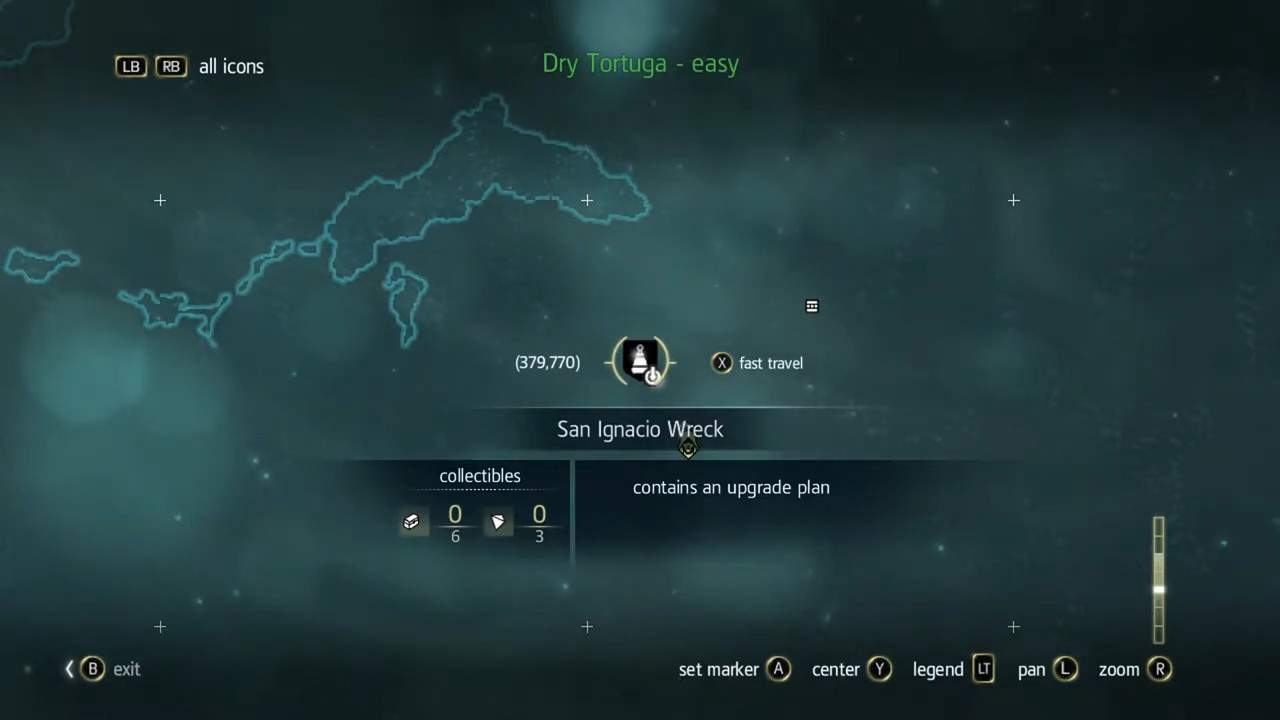This screenshot has height=720, width=1280.
Task: Toggle all icons display filter
Action: 231,66
